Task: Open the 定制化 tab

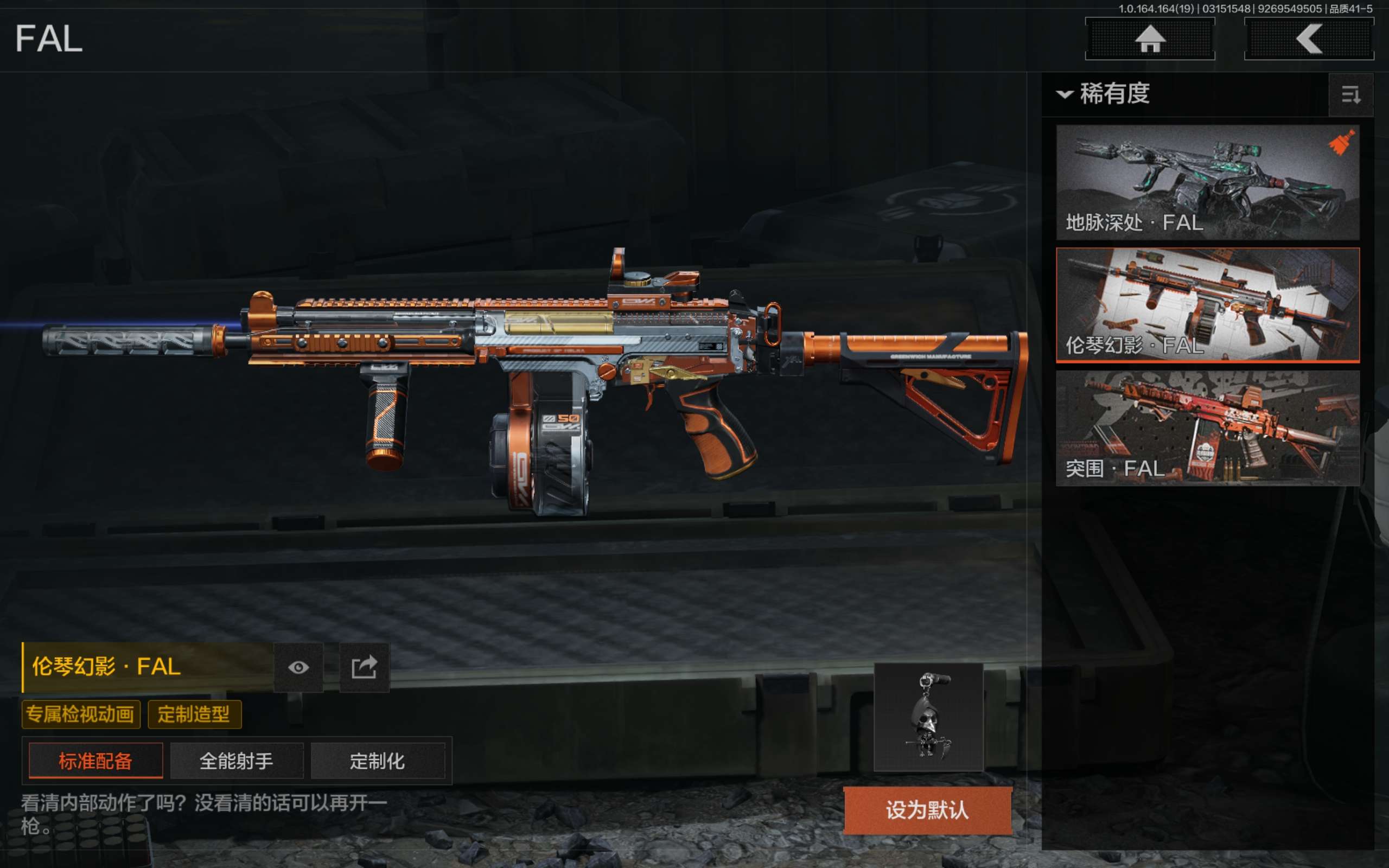Action: point(378,761)
